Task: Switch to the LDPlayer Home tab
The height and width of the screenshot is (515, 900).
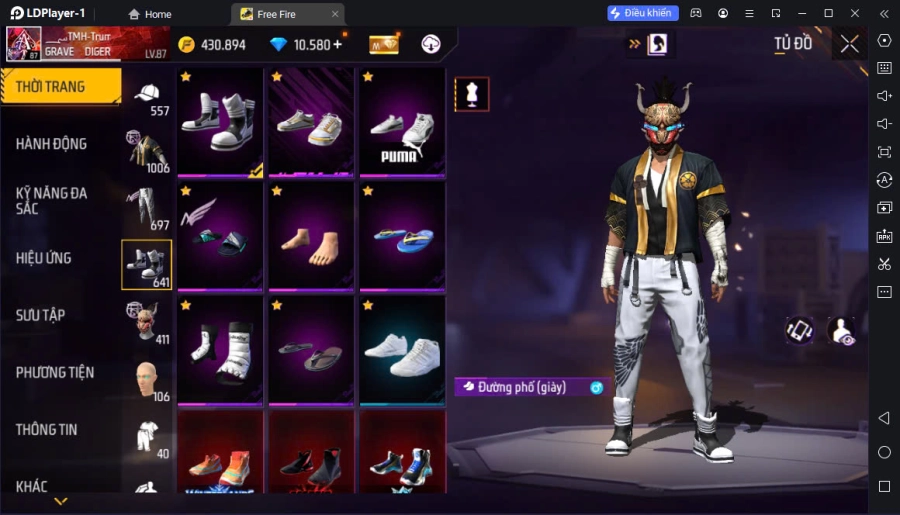Action: pos(150,14)
